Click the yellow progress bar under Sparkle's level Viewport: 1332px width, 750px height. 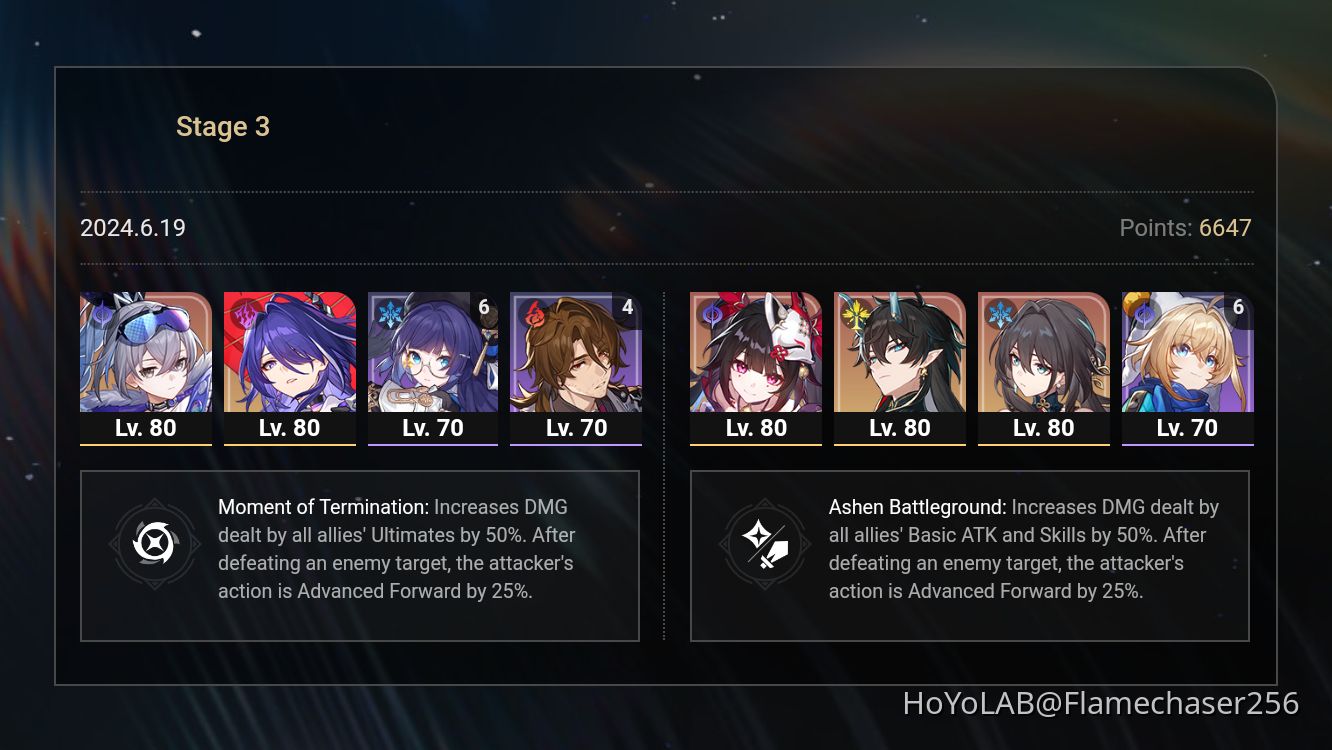point(755,444)
